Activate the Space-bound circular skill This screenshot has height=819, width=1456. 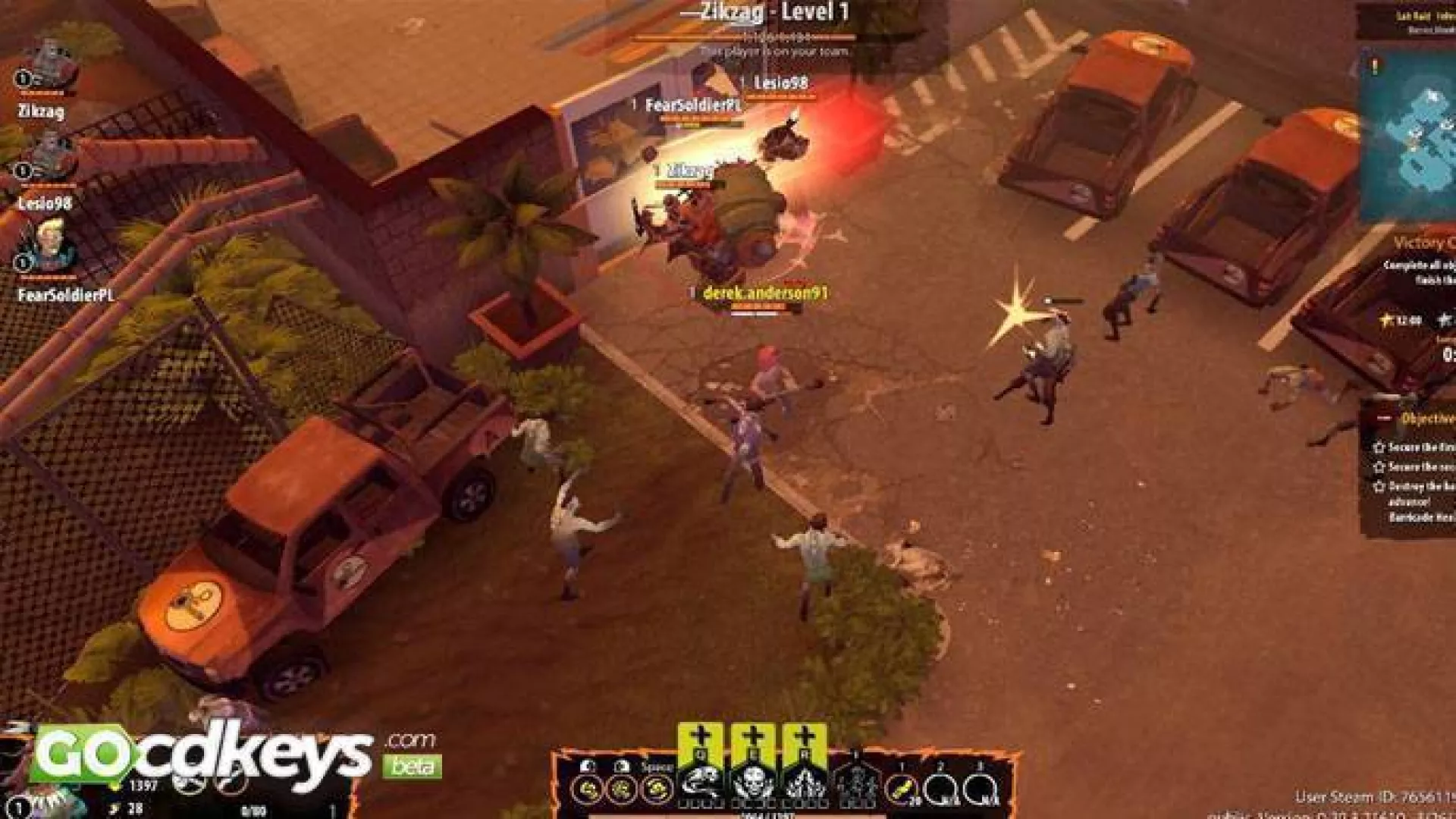tap(657, 790)
